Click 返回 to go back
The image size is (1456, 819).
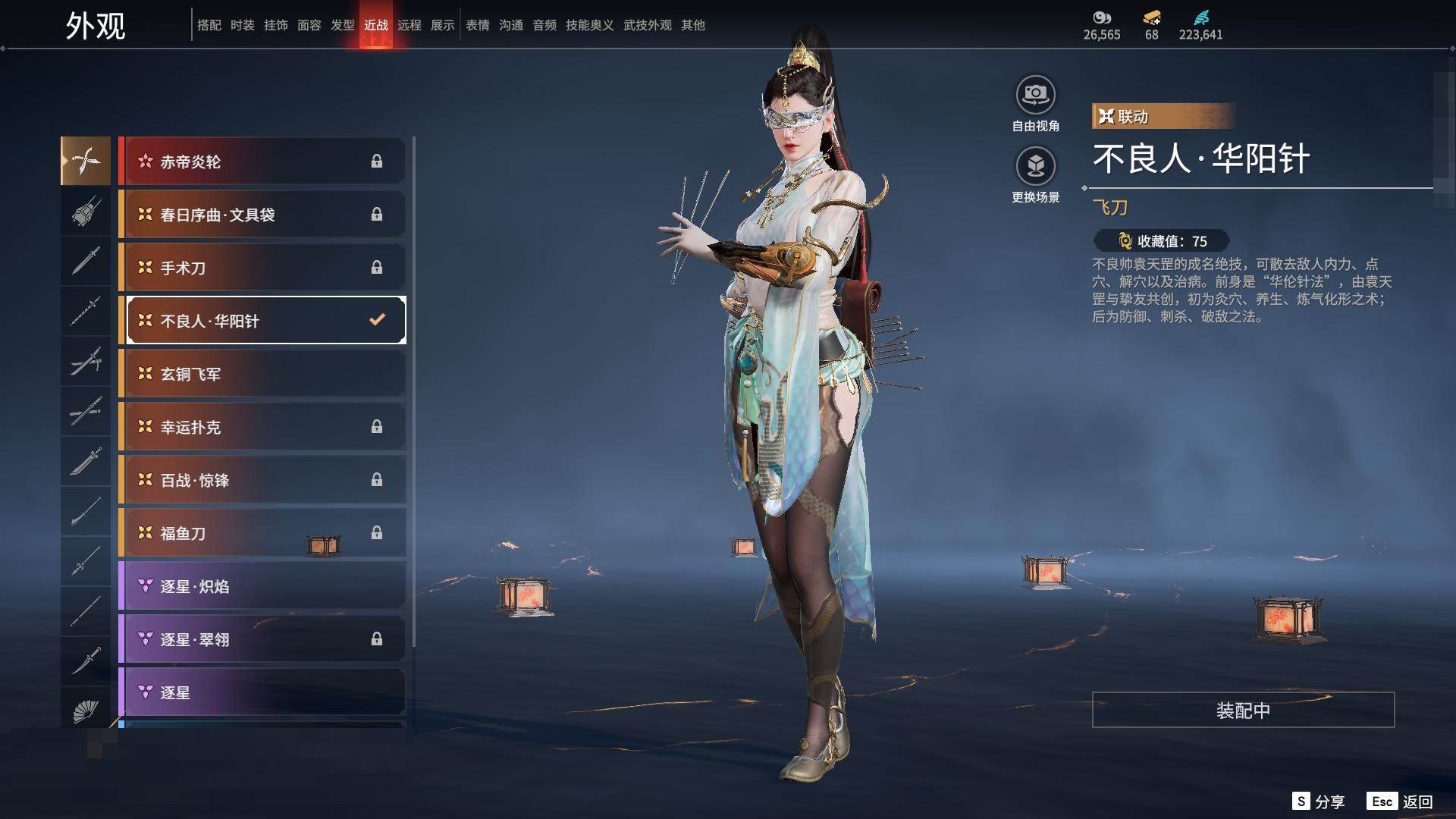pyautogui.click(x=1400, y=802)
